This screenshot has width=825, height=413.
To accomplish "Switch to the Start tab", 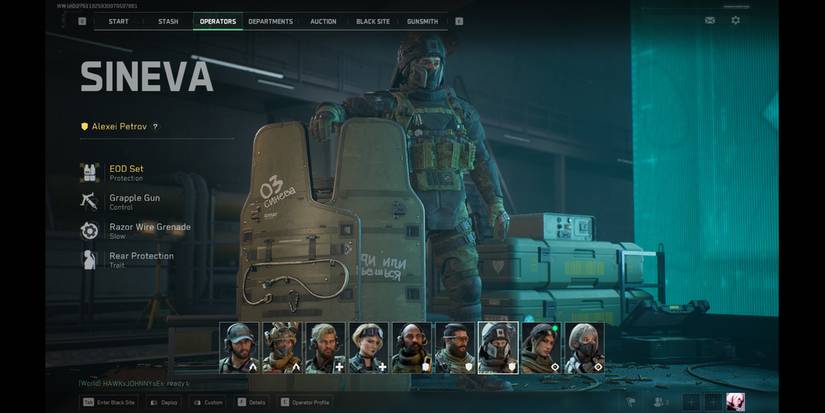I will [118, 21].
